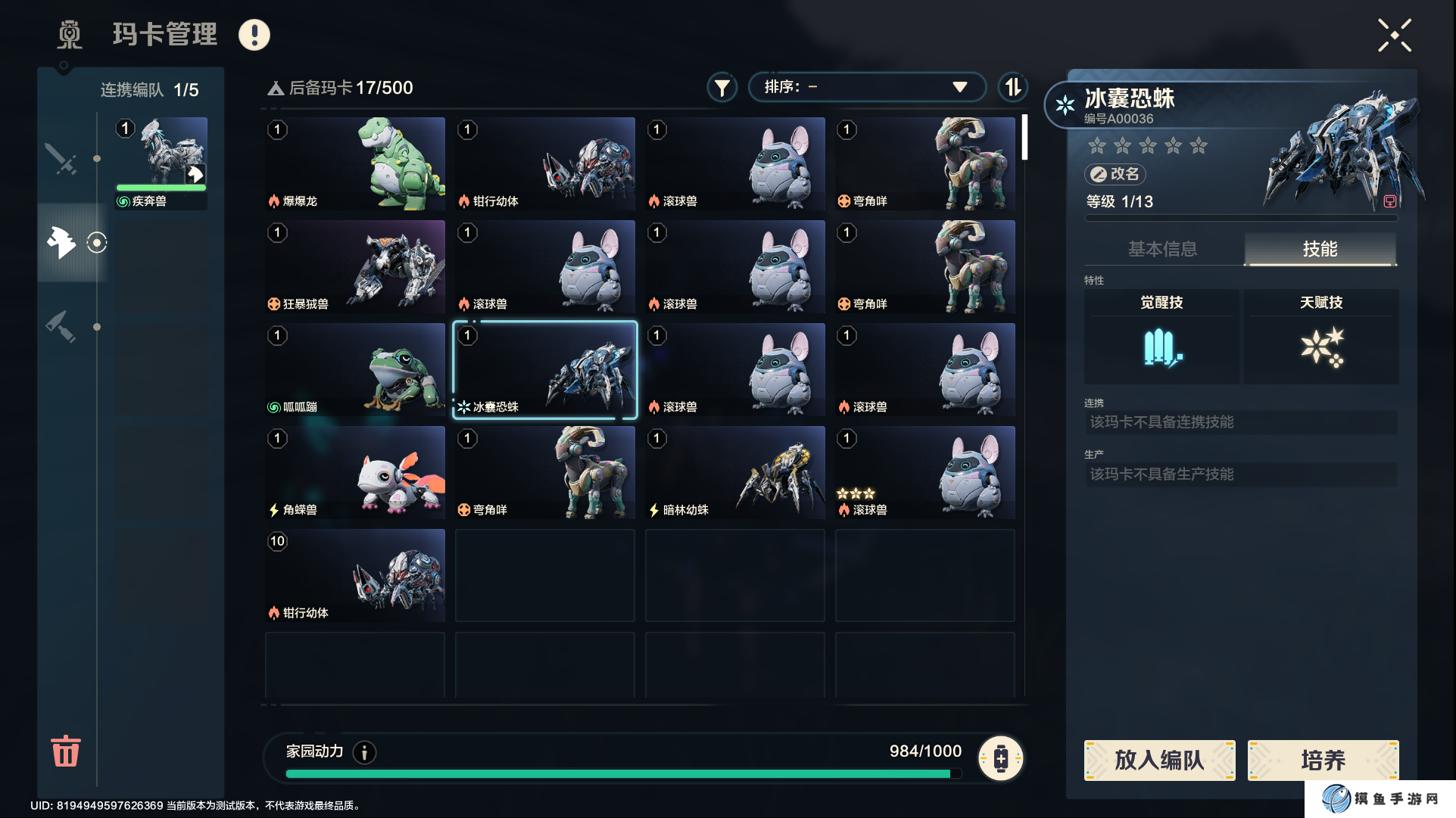Select the 狂暴狱兽 card
1456x818 pixels.
pos(355,266)
